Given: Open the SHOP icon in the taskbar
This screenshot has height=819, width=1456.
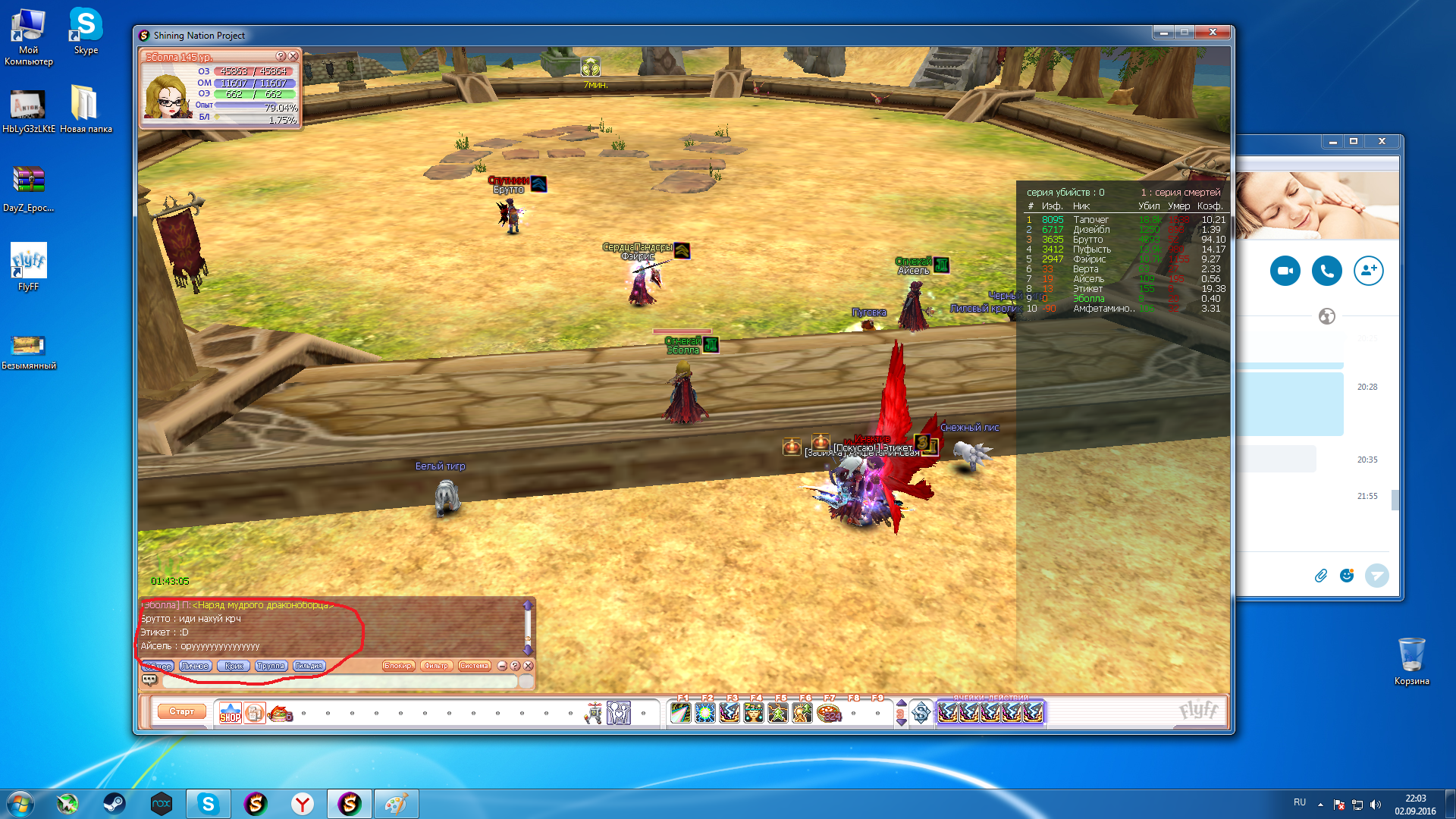Looking at the screenshot, I should pyautogui.click(x=230, y=714).
